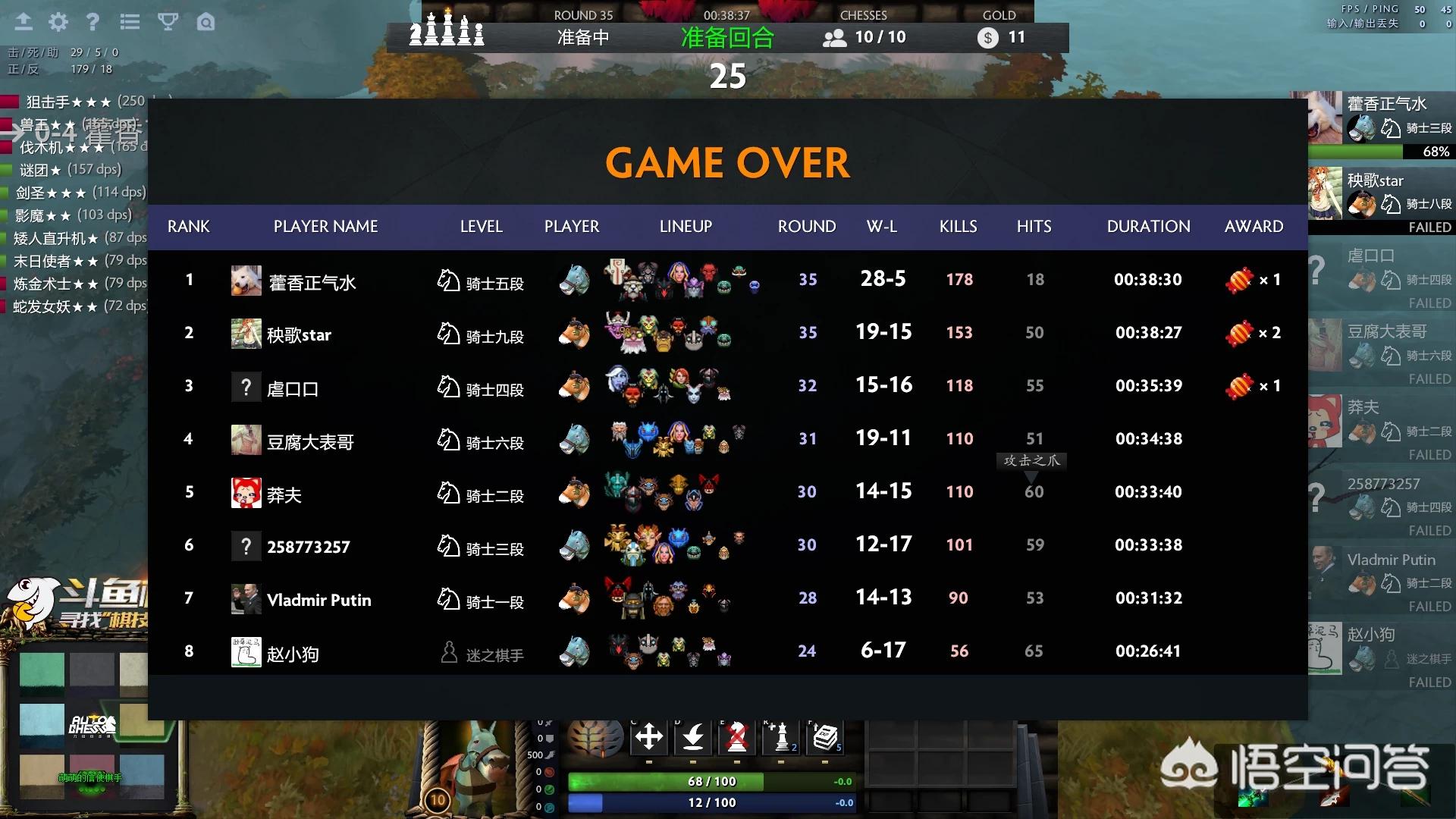Select first-place player 藿香正气水 in results
Screen dimensions: 1456x819
[x=312, y=282]
